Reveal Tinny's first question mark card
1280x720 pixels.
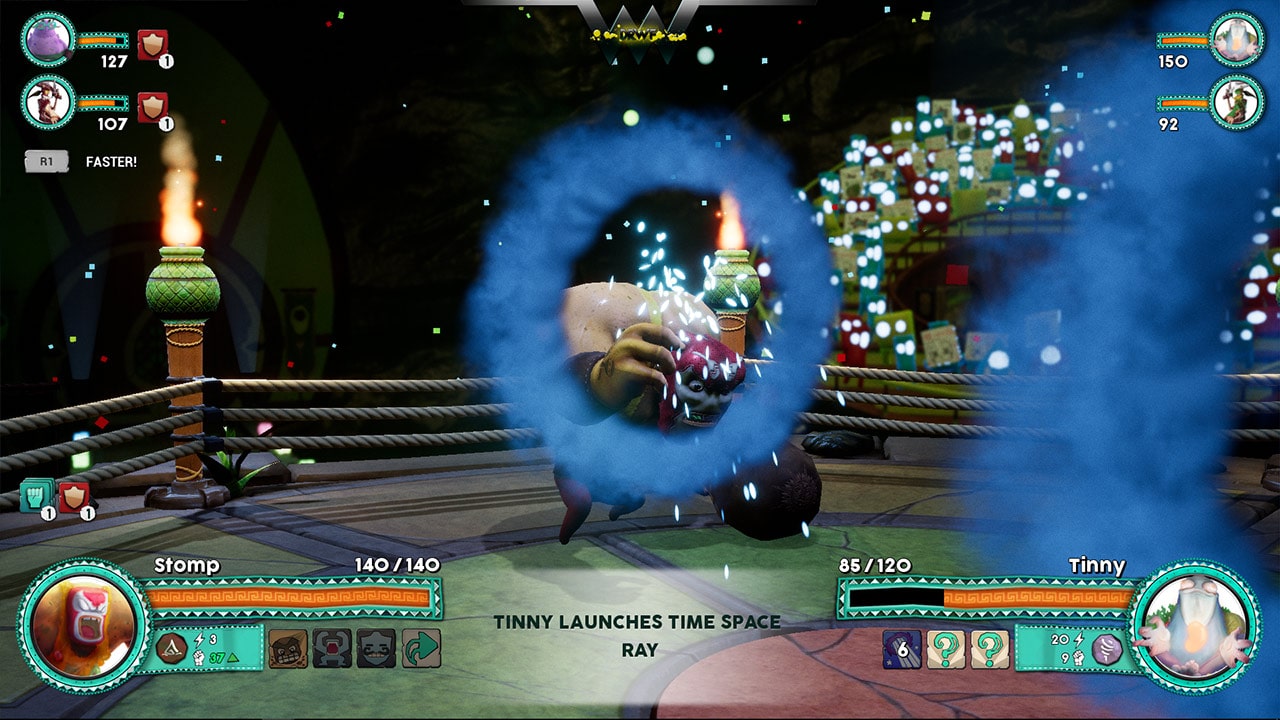point(946,650)
